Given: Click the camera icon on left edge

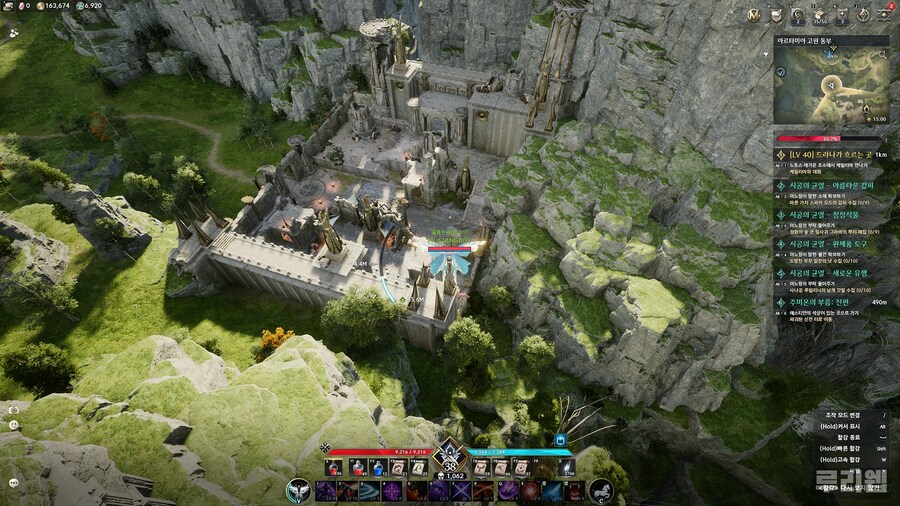Looking at the screenshot, I should pos(13,408).
